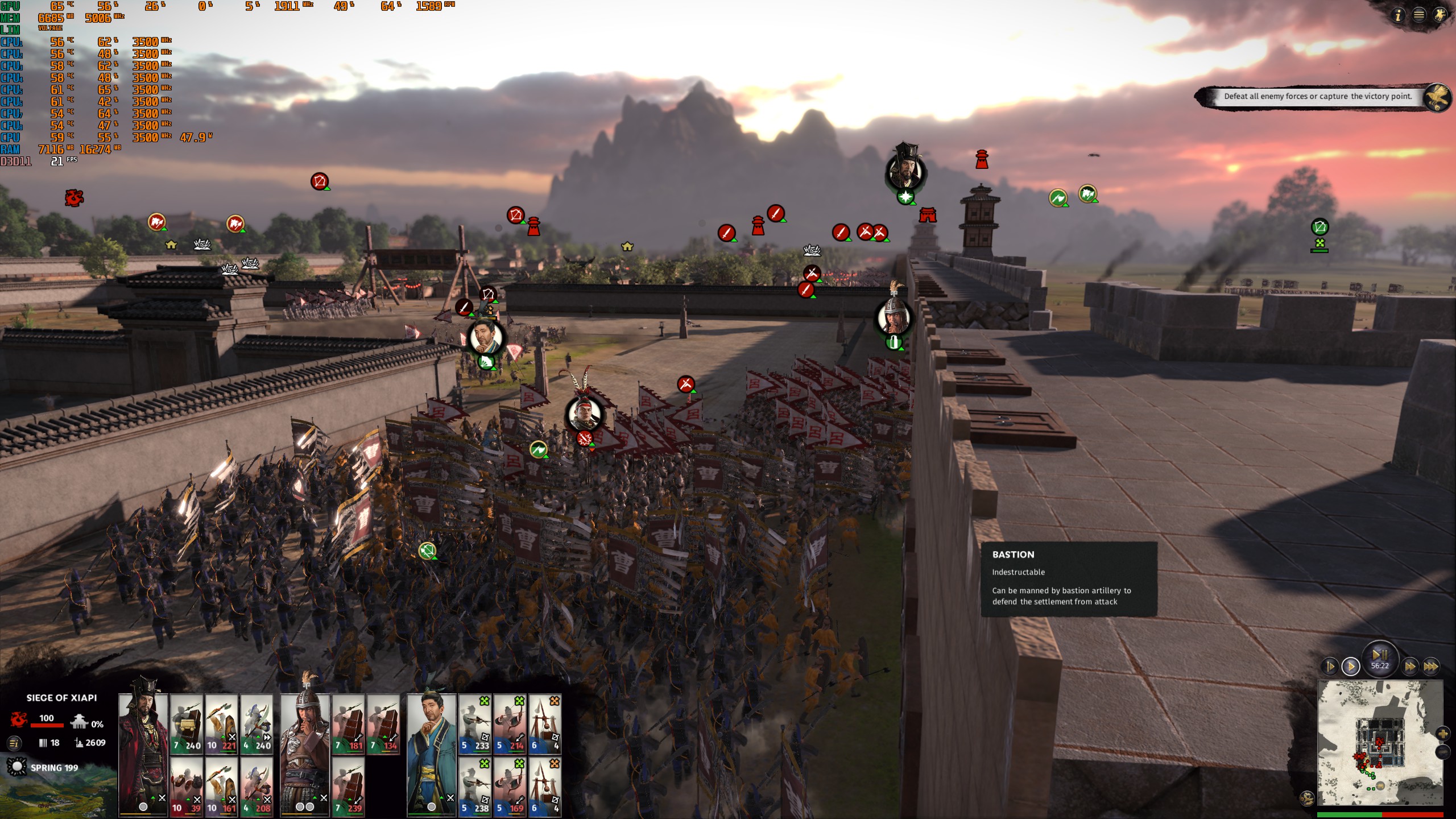The image size is (1456, 819).
Task: Toggle the pause/play battle button
Action: tap(1380, 654)
